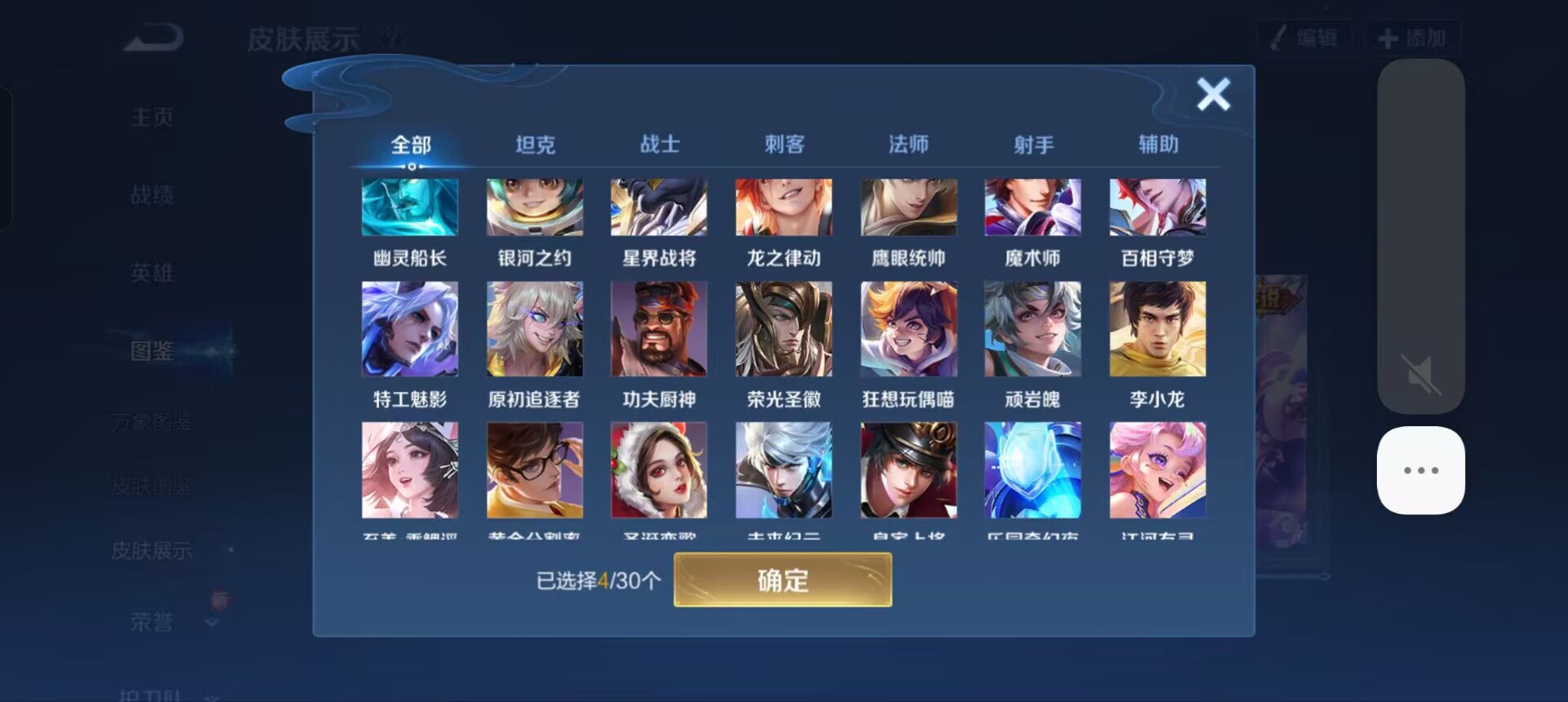Open the three-dot more options bubble
1568x702 pixels.
[1421, 469]
